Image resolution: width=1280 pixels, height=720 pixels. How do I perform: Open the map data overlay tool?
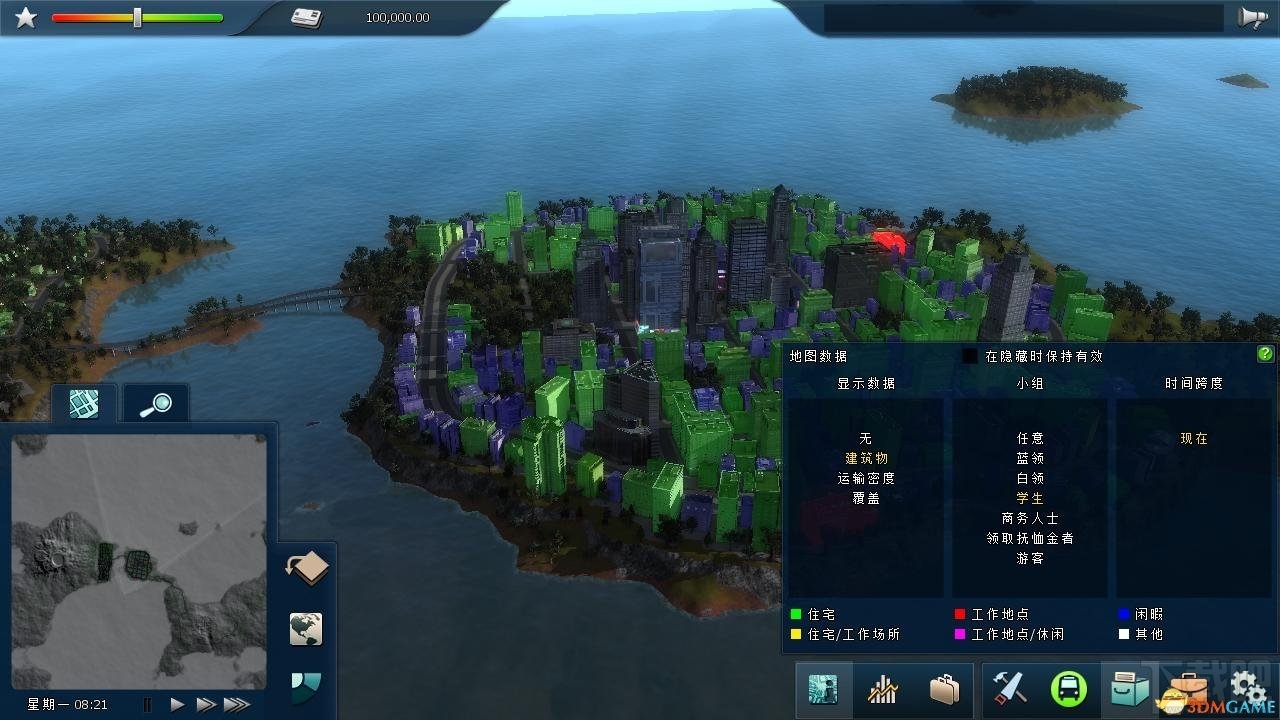(x=822, y=690)
